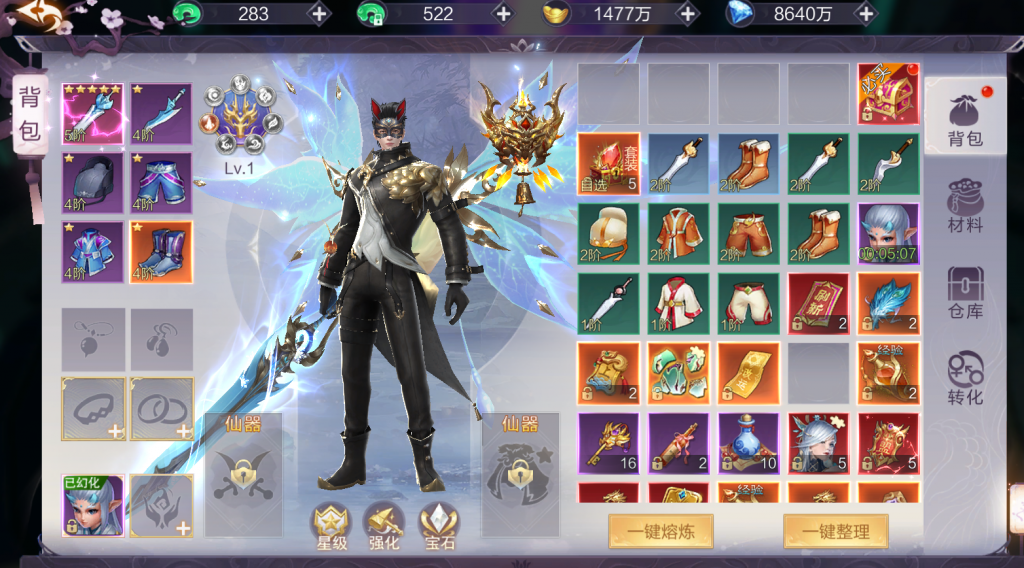Viewport: 1024px width, 568px height.
Task: Select the blue potion flask stack
Action: pyautogui.click(x=748, y=443)
